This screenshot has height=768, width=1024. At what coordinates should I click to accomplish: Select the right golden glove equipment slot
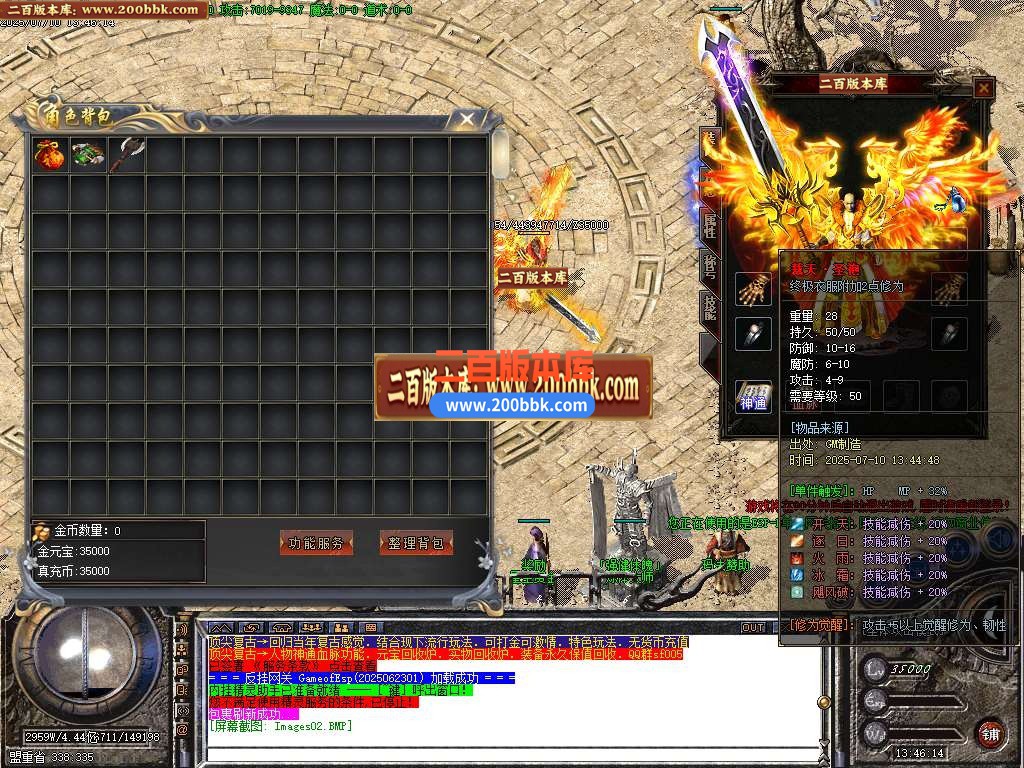(x=948, y=289)
